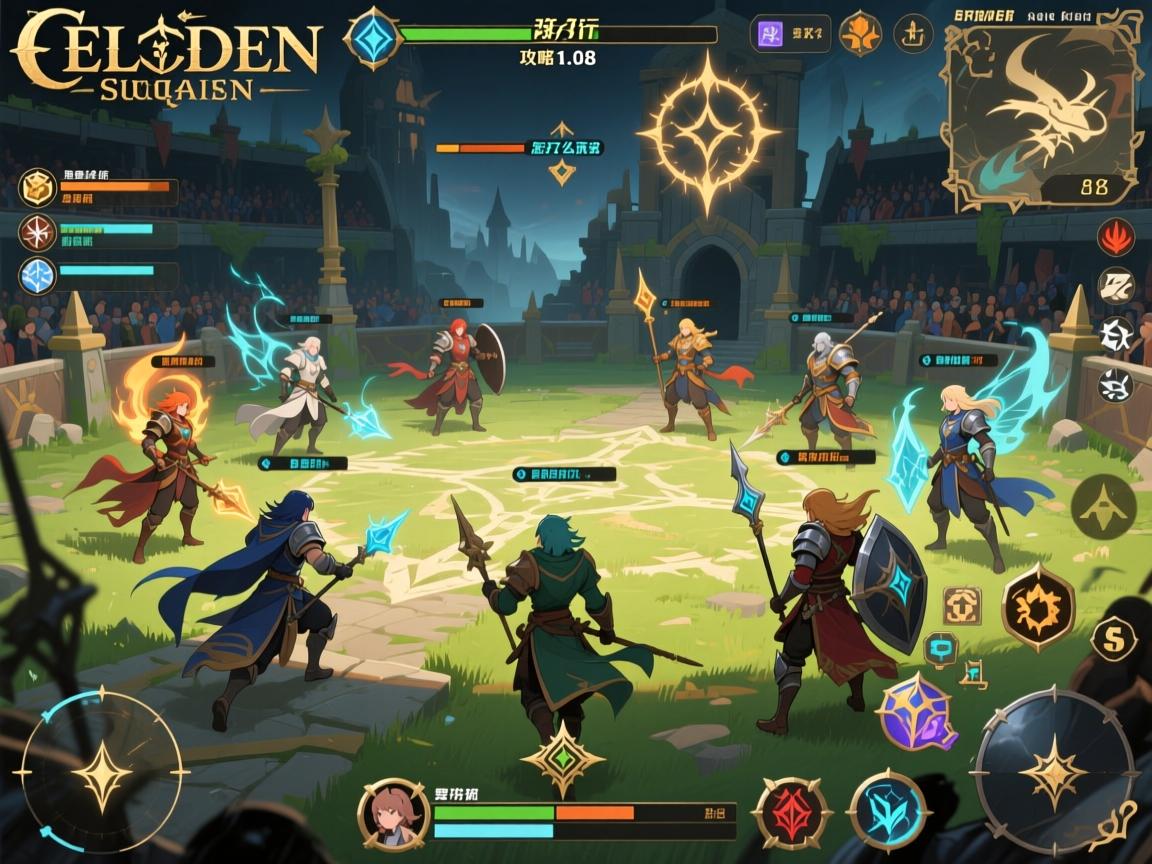Tap the gold diamond emblem above health bar
1152x864 pixels.
563,758
